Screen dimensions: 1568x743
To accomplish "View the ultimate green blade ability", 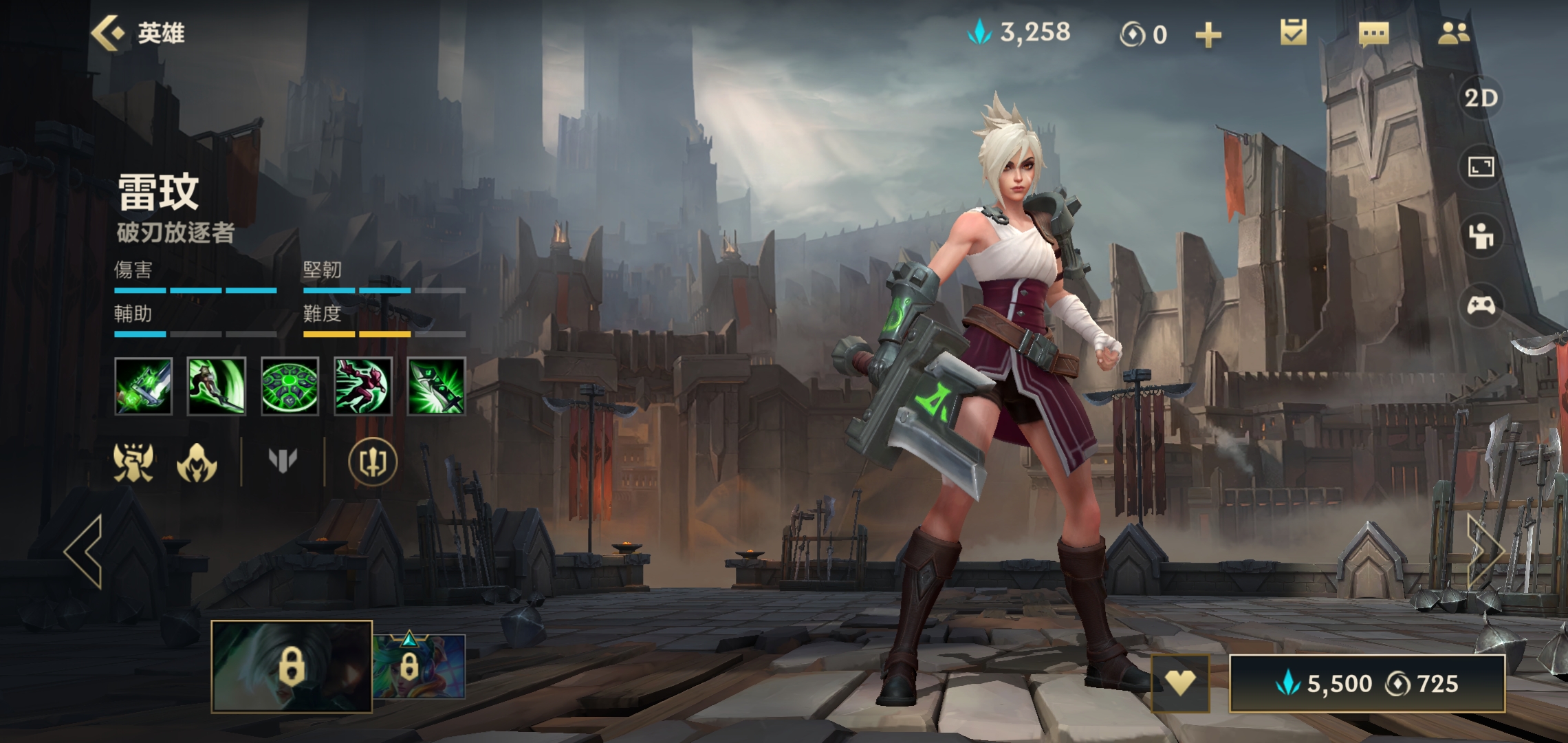I will point(436,386).
